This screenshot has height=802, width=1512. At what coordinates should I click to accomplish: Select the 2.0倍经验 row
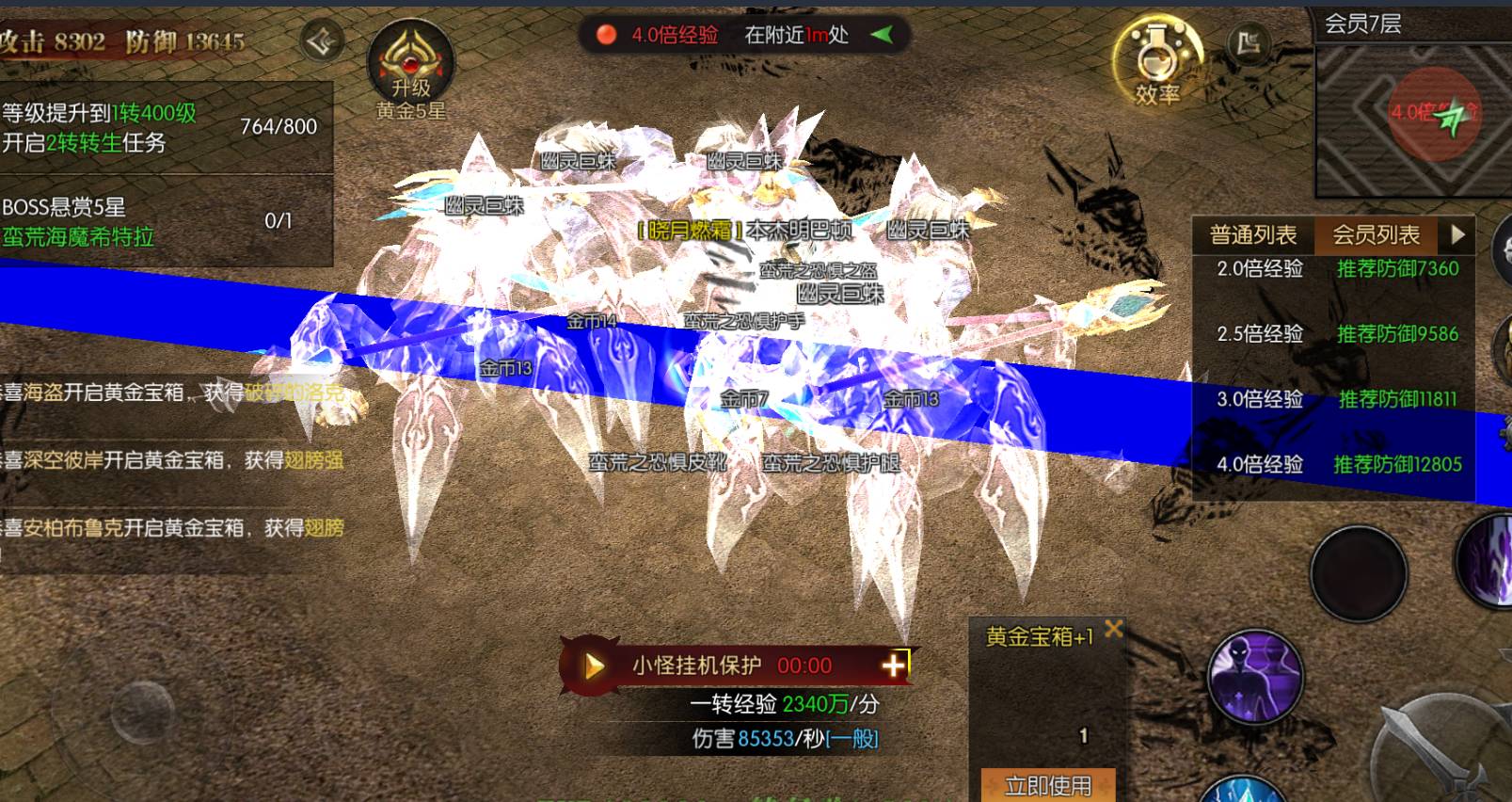[1336, 269]
